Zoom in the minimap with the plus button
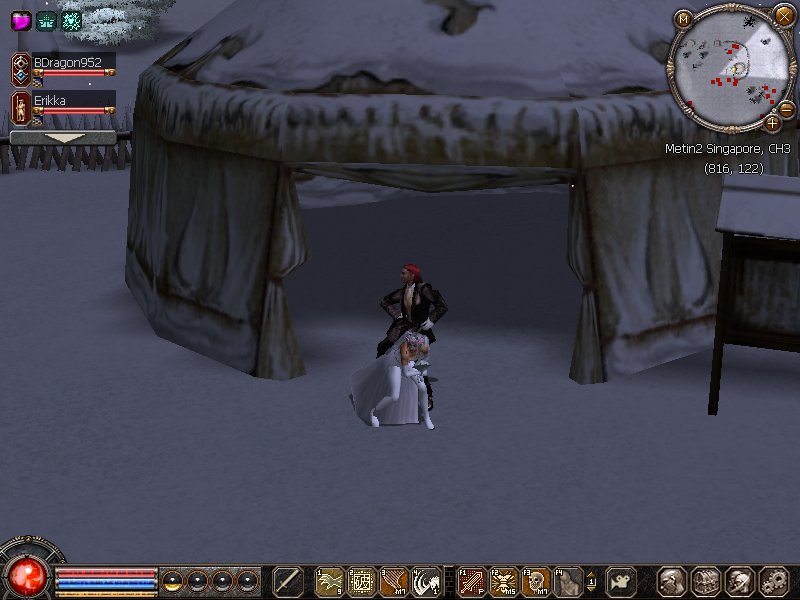The image size is (800, 600). pyautogui.click(x=772, y=123)
